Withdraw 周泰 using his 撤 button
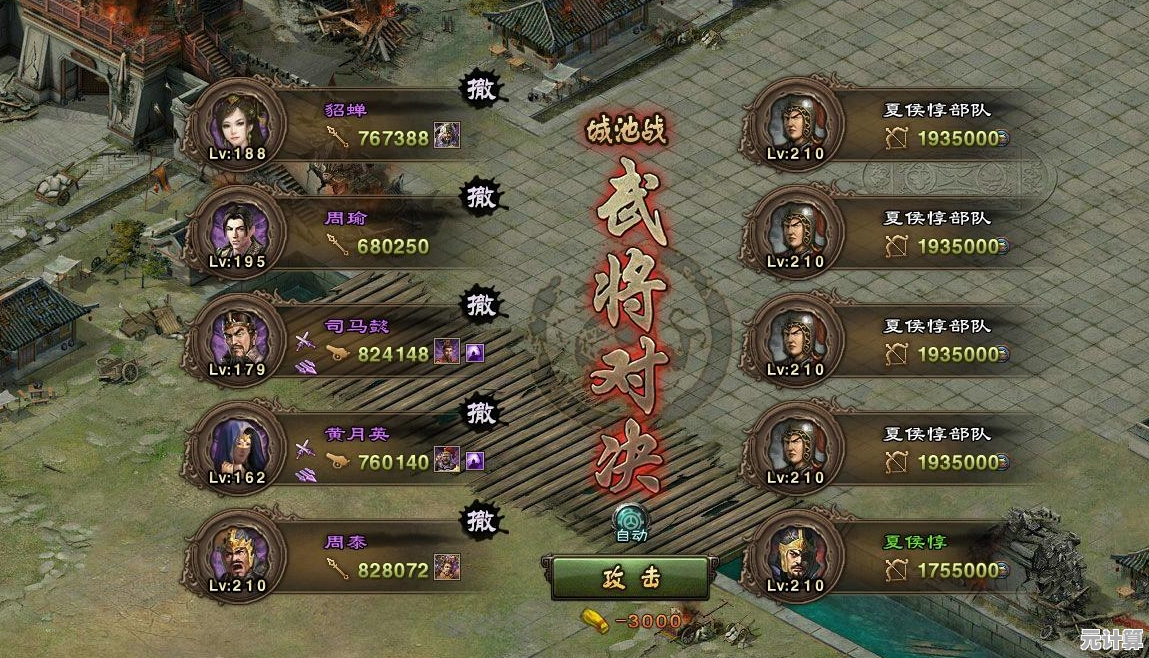 tap(481, 520)
